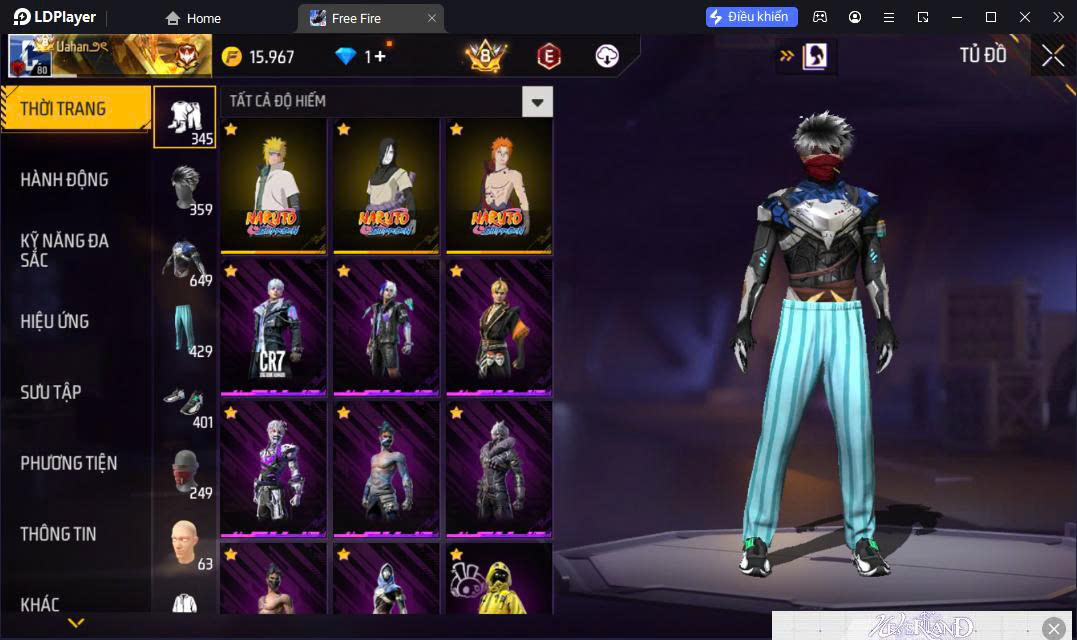Screen dimensions: 1077x640
Task: Choose the face mask subcategory showing 249
Action: 184,472
